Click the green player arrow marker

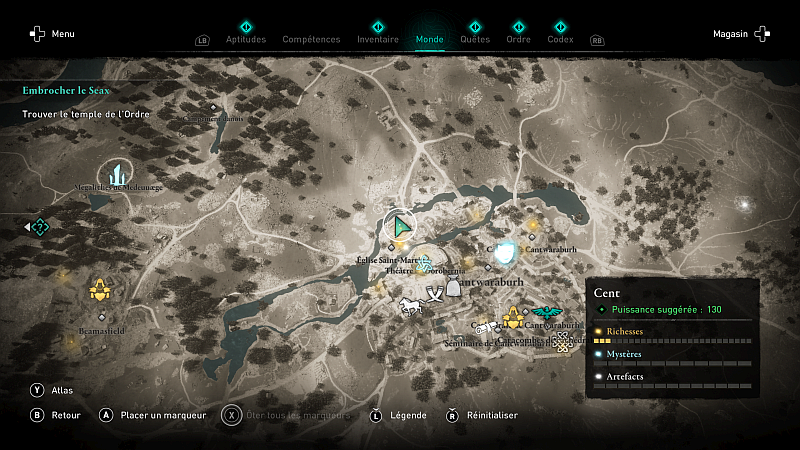(401, 226)
